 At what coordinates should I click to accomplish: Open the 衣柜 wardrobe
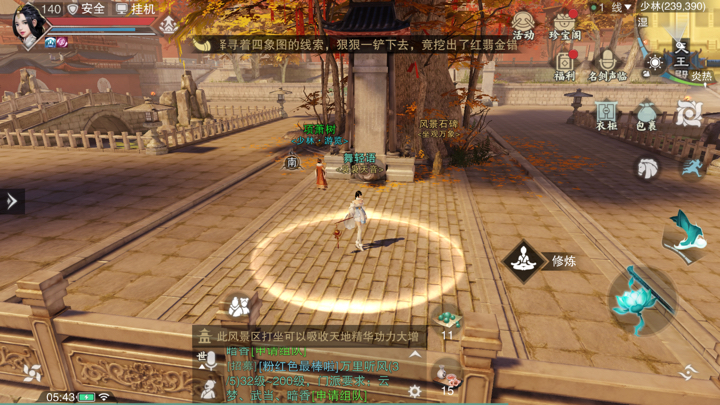[x=606, y=114]
